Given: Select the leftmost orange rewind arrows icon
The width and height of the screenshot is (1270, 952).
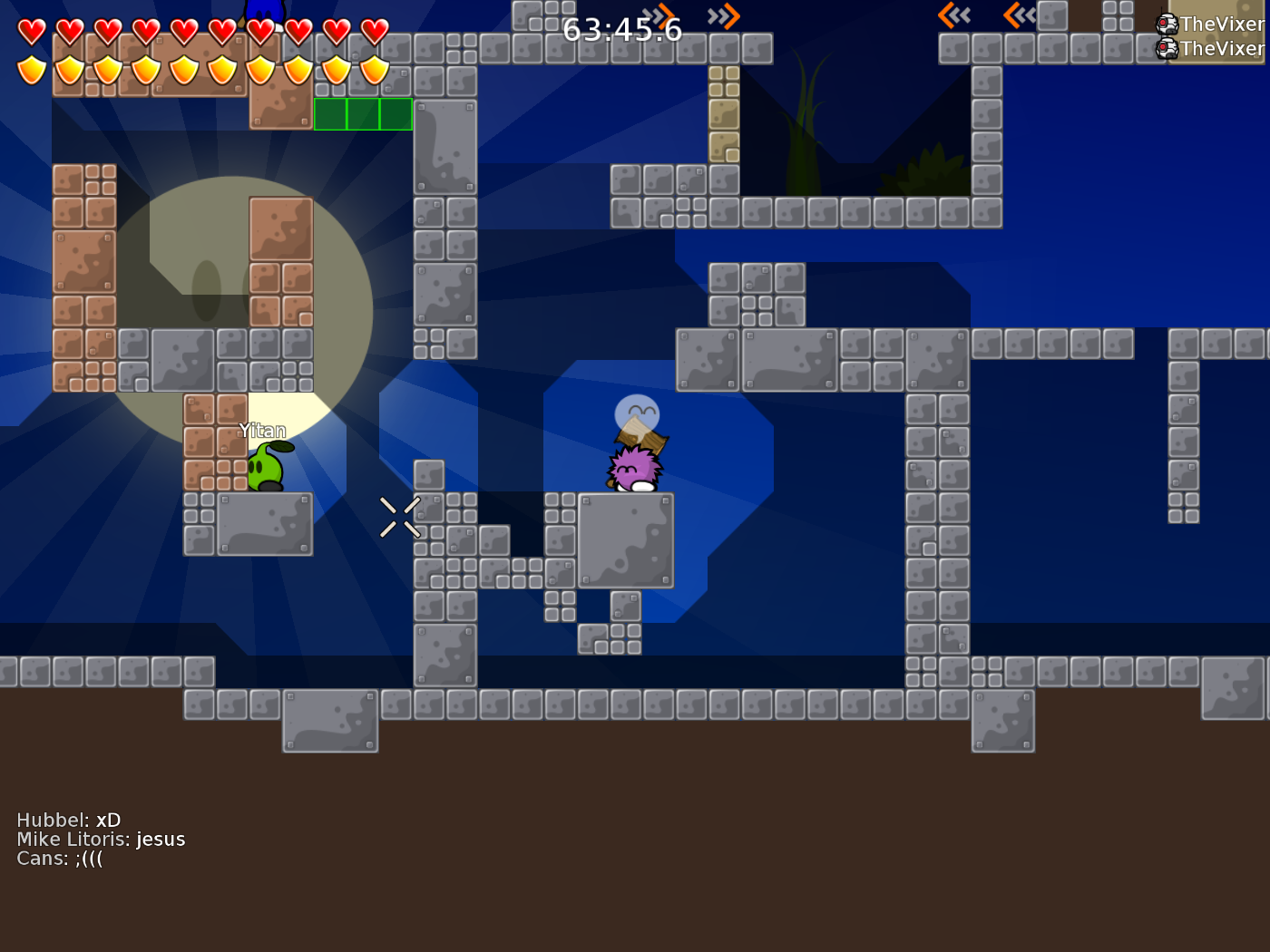Looking at the screenshot, I should coord(952,15).
